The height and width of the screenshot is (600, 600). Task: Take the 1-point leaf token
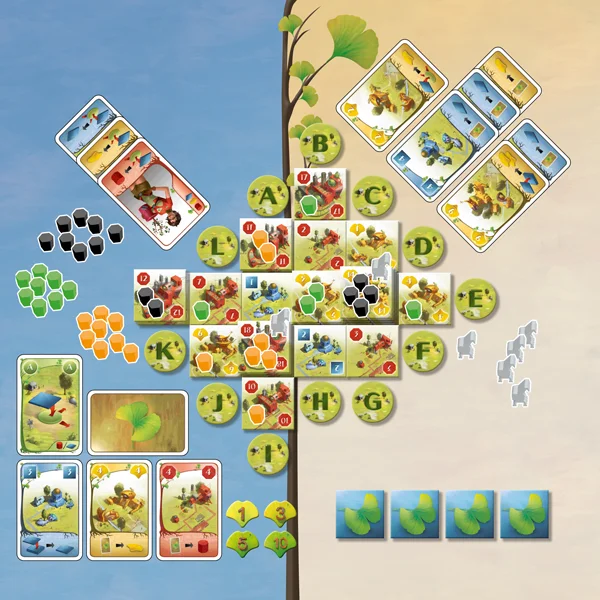(243, 514)
